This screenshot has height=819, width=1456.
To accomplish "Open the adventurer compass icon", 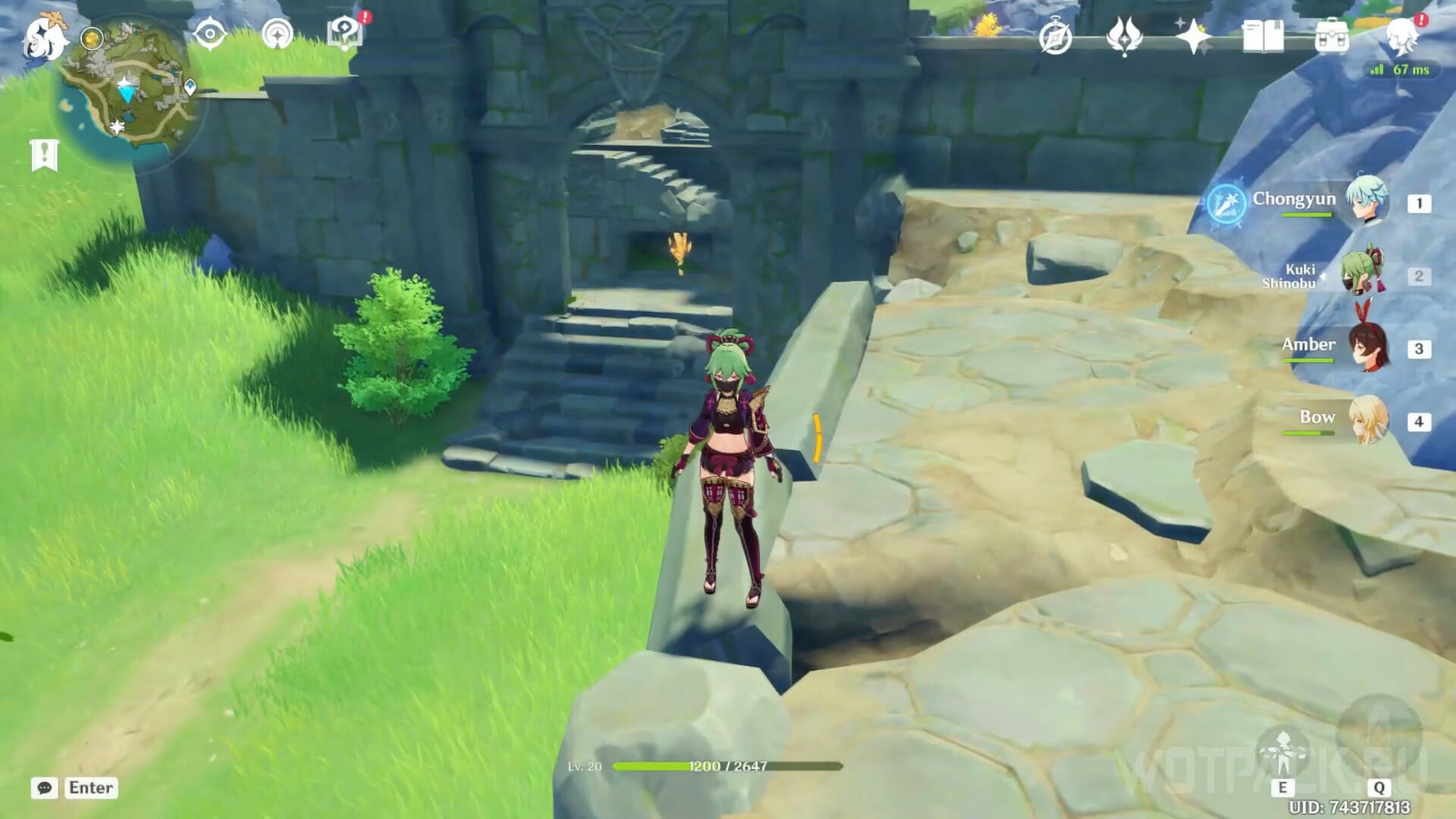I will (x=1056, y=37).
